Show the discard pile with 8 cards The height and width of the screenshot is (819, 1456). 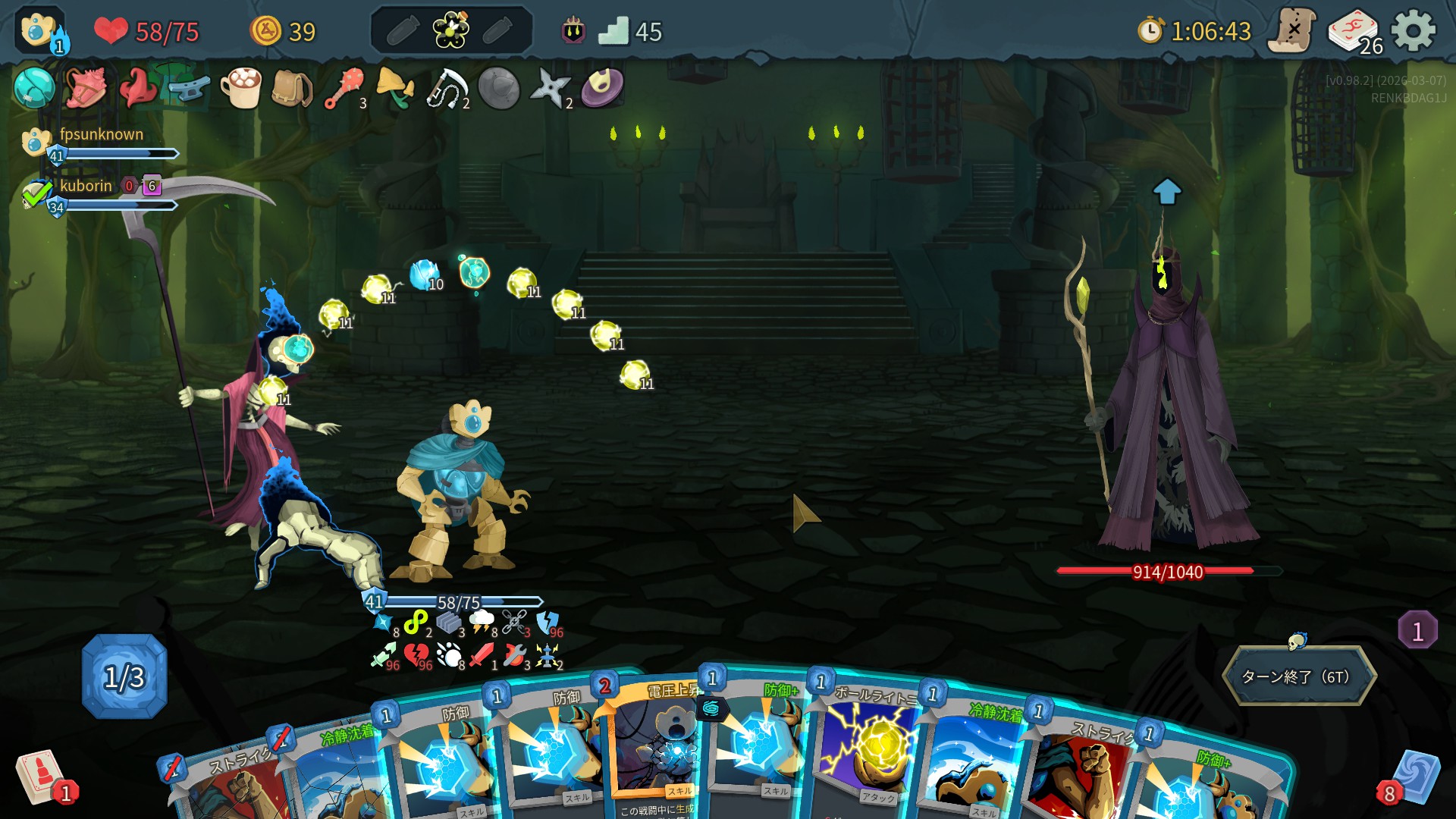pyautogui.click(x=1412, y=777)
